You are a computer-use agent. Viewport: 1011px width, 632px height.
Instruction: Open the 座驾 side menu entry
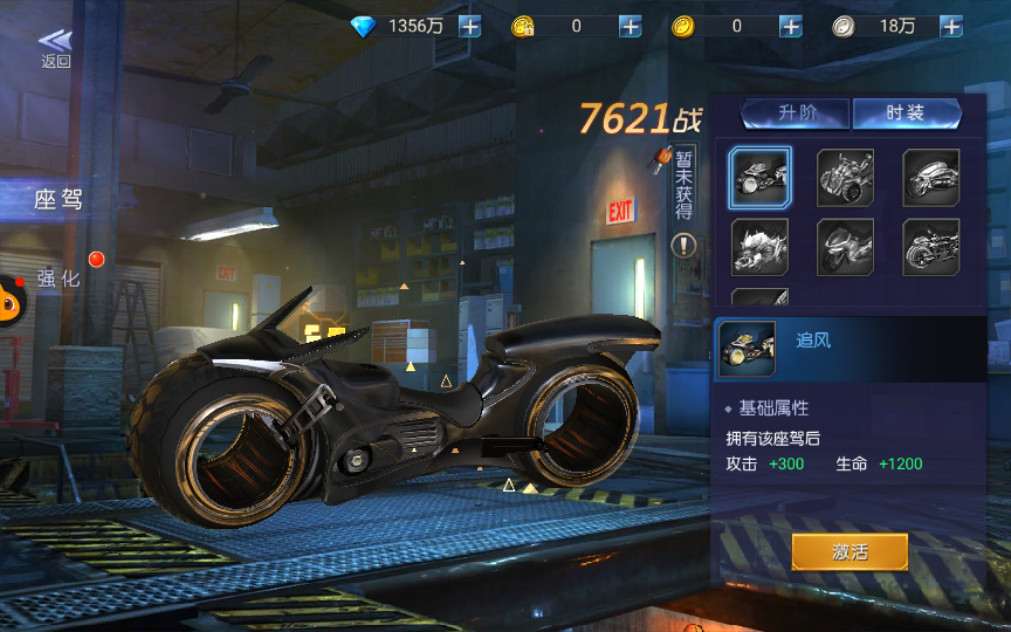[x=58, y=199]
